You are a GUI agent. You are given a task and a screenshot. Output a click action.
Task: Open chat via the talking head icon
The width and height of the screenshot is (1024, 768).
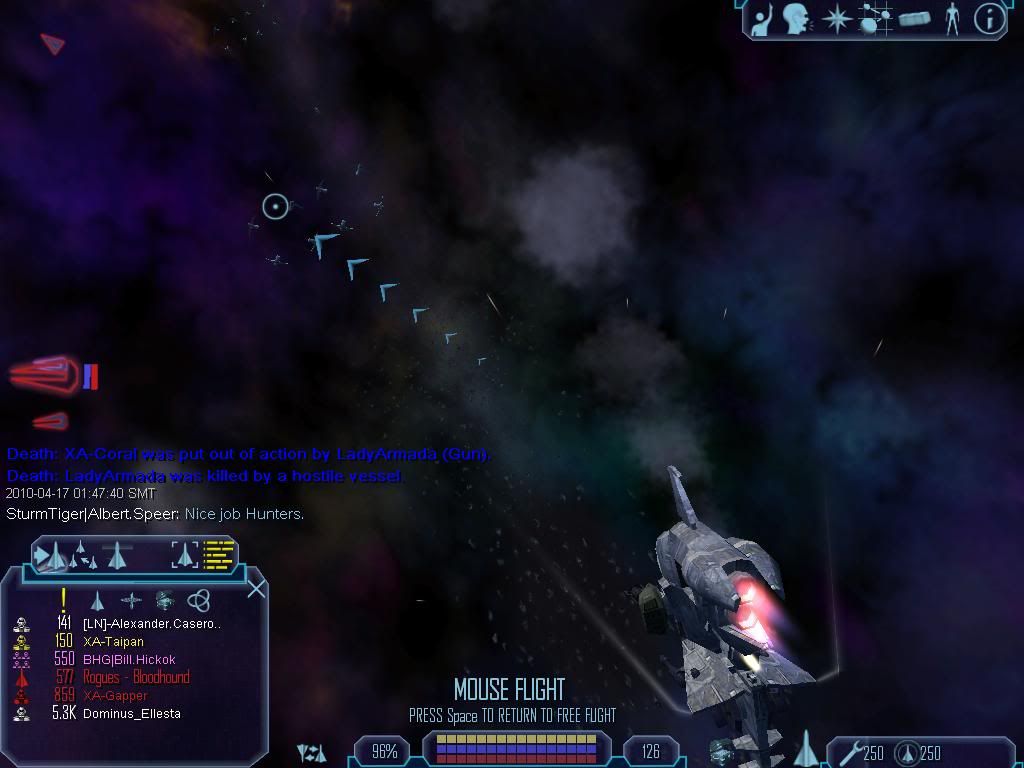point(797,18)
